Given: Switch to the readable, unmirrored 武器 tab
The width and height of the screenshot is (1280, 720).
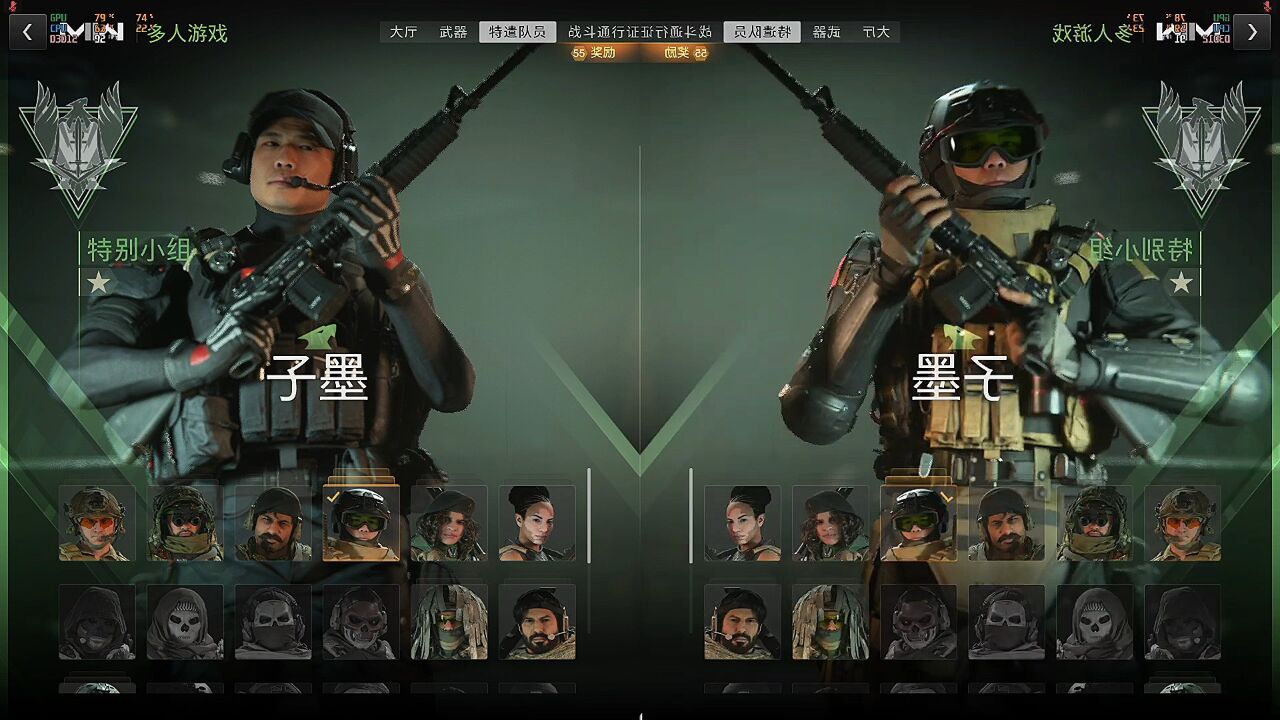Looking at the screenshot, I should (453, 32).
